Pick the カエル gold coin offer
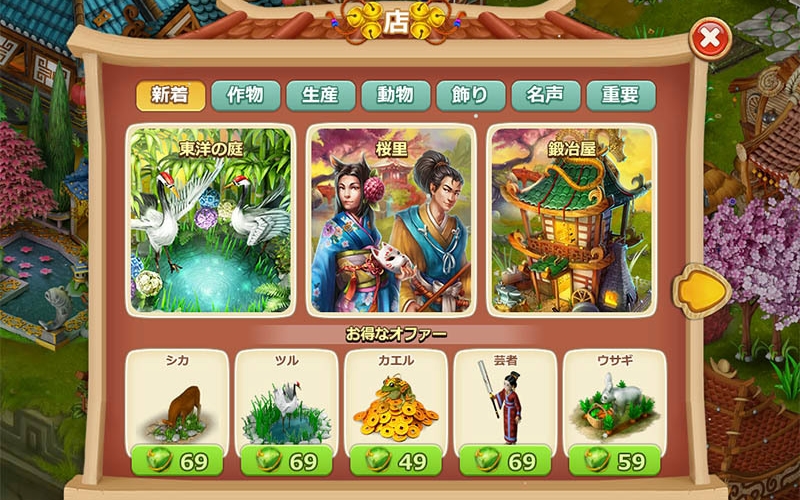The height and width of the screenshot is (500, 800). (395, 400)
